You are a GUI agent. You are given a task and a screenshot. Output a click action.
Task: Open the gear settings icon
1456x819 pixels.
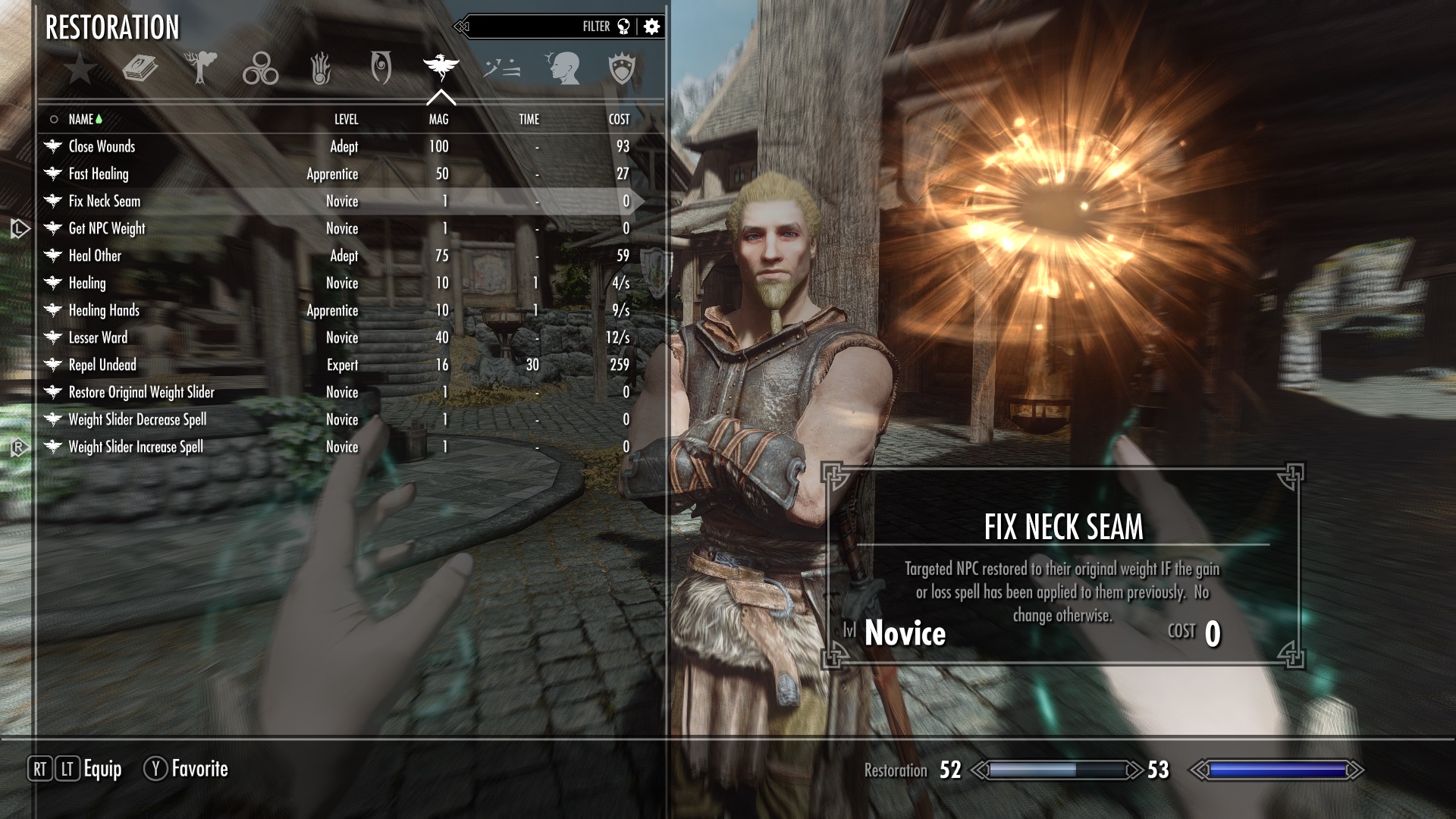[651, 27]
